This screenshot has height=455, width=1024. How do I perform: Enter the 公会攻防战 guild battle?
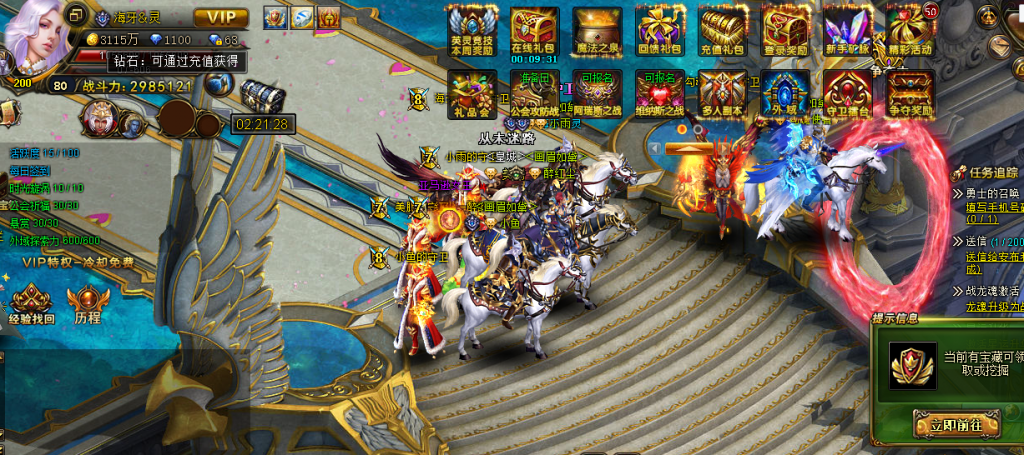[x=534, y=92]
